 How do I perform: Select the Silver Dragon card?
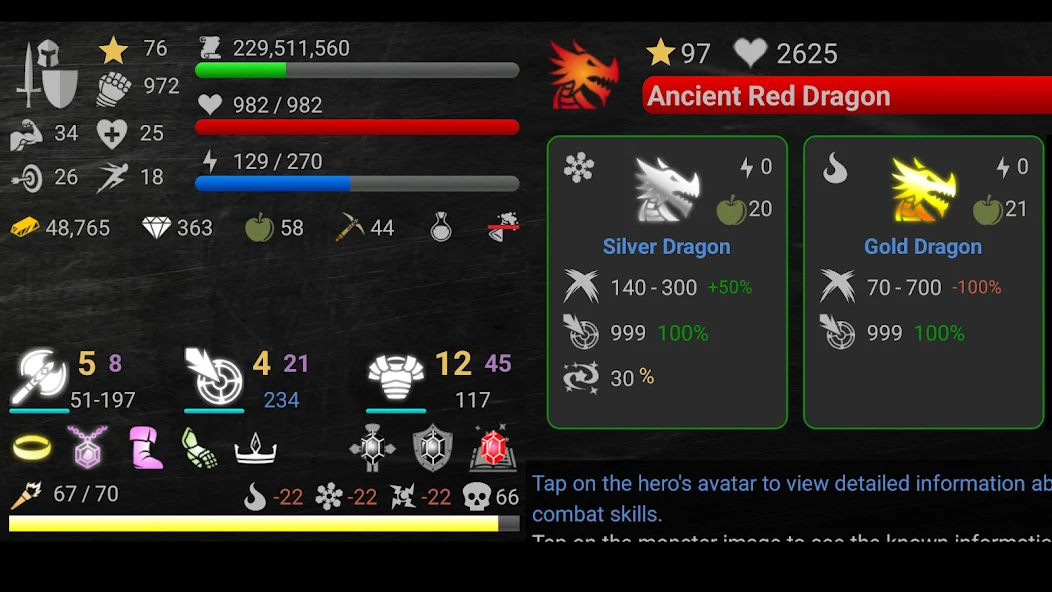coord(667,282)
